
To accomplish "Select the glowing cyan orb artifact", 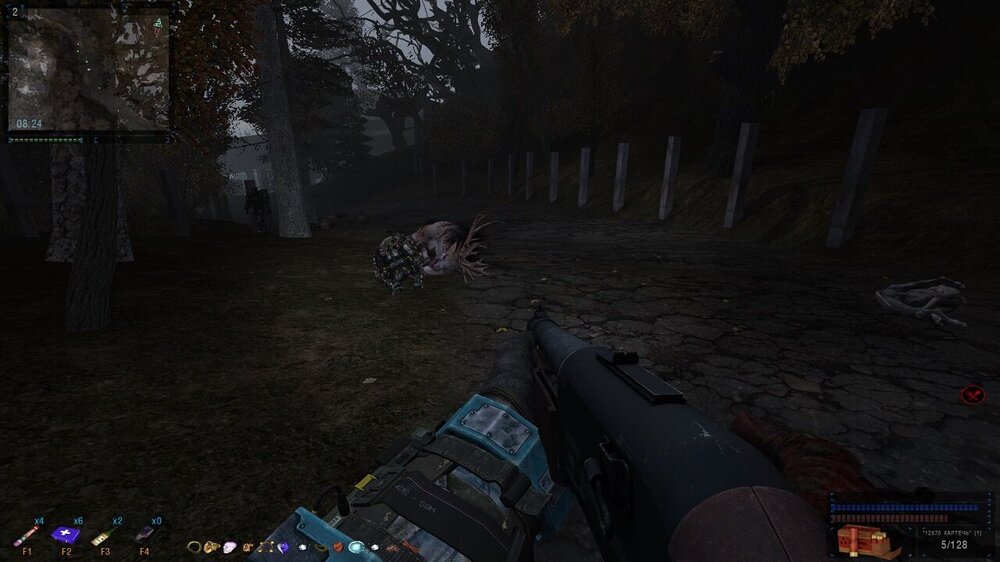I will (x=356, y=547).
